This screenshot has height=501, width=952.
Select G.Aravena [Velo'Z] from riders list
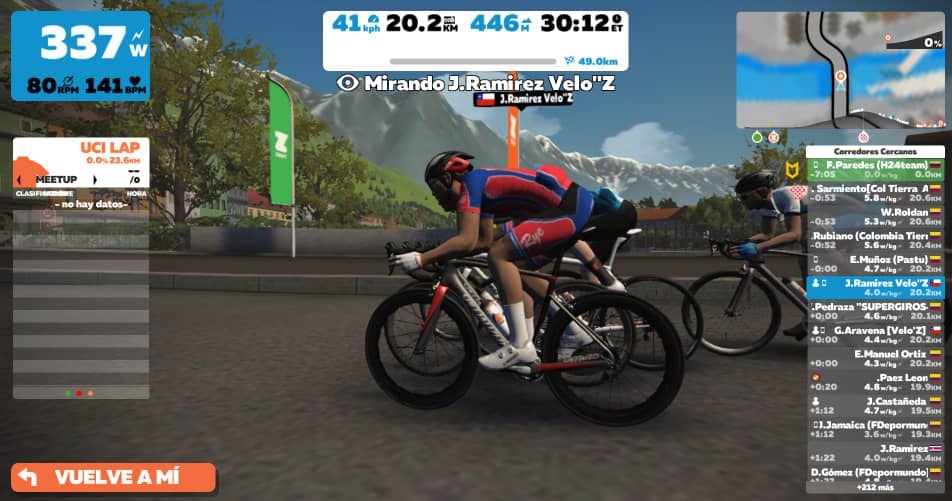876,334
